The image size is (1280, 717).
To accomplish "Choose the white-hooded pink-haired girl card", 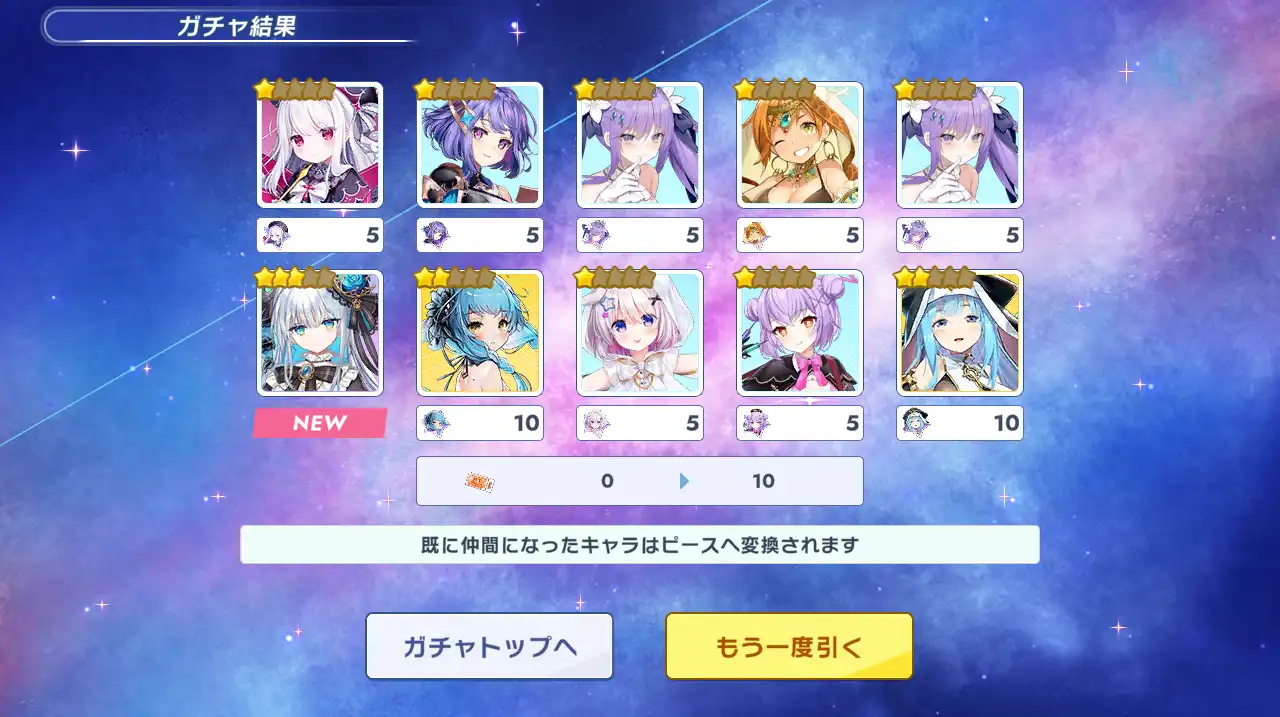I will pyautogui.click(x=640, y=333).
